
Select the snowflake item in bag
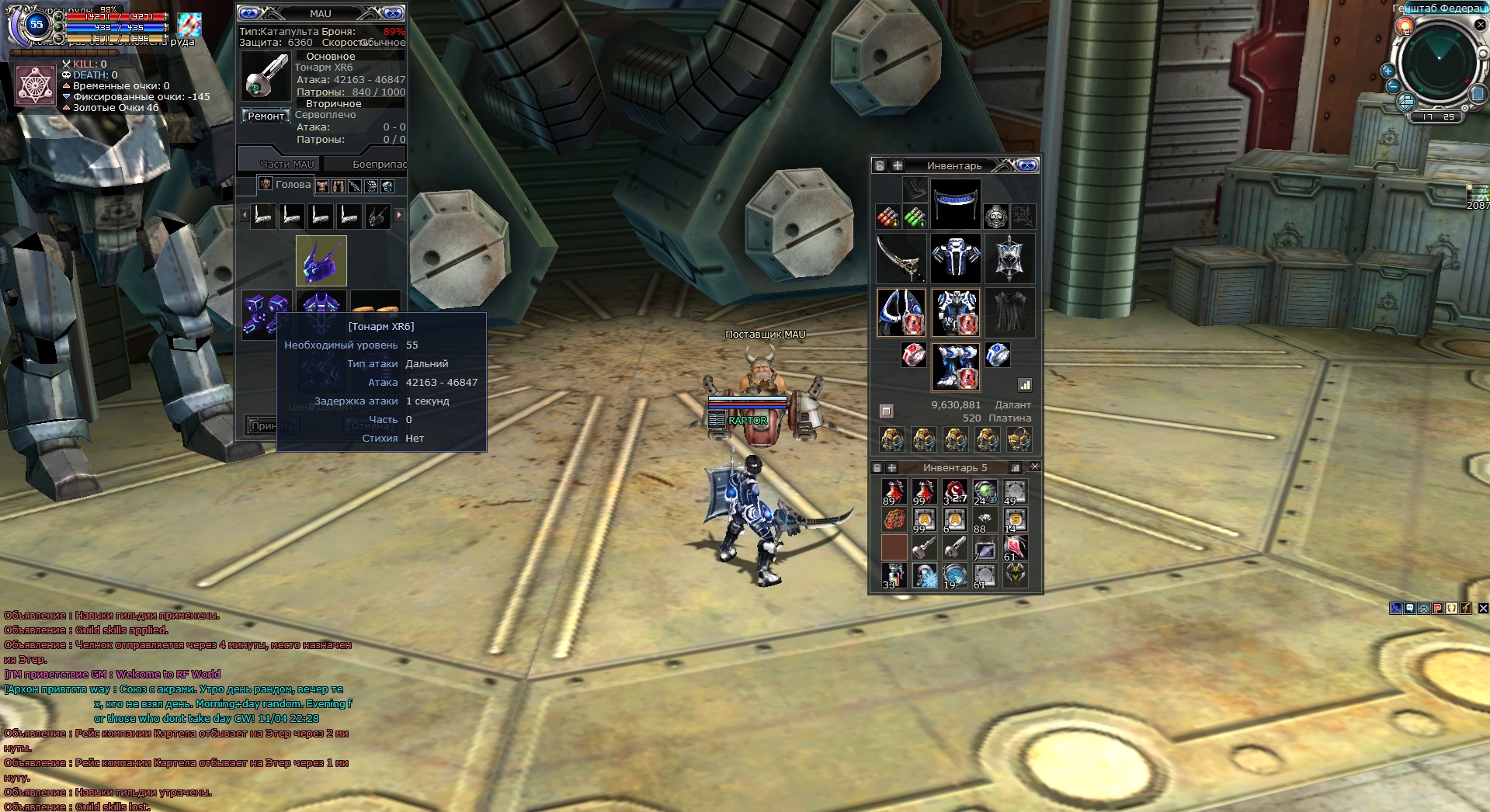[x=925, y=575]
